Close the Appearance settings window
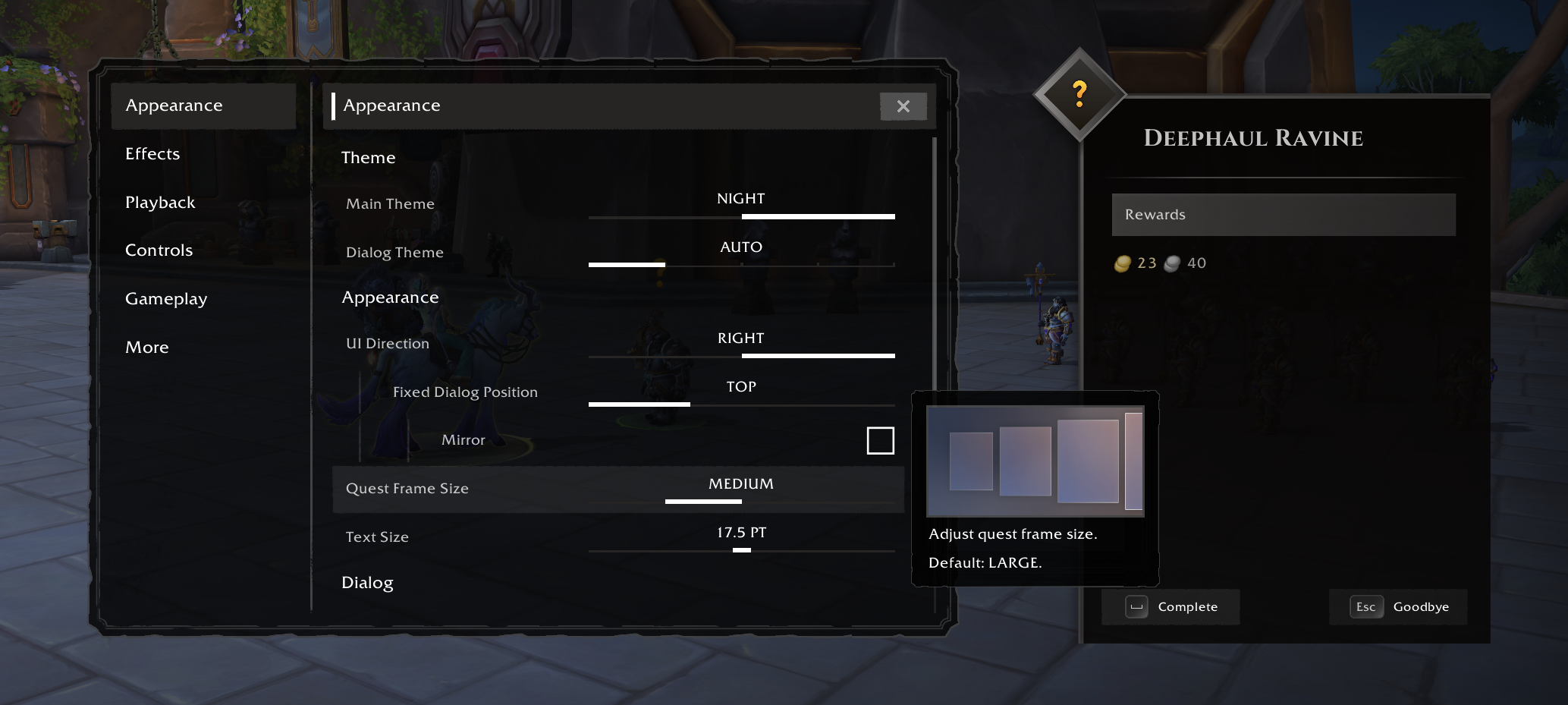Viewport: 1568px width, 705px height. tap(903, 106)
